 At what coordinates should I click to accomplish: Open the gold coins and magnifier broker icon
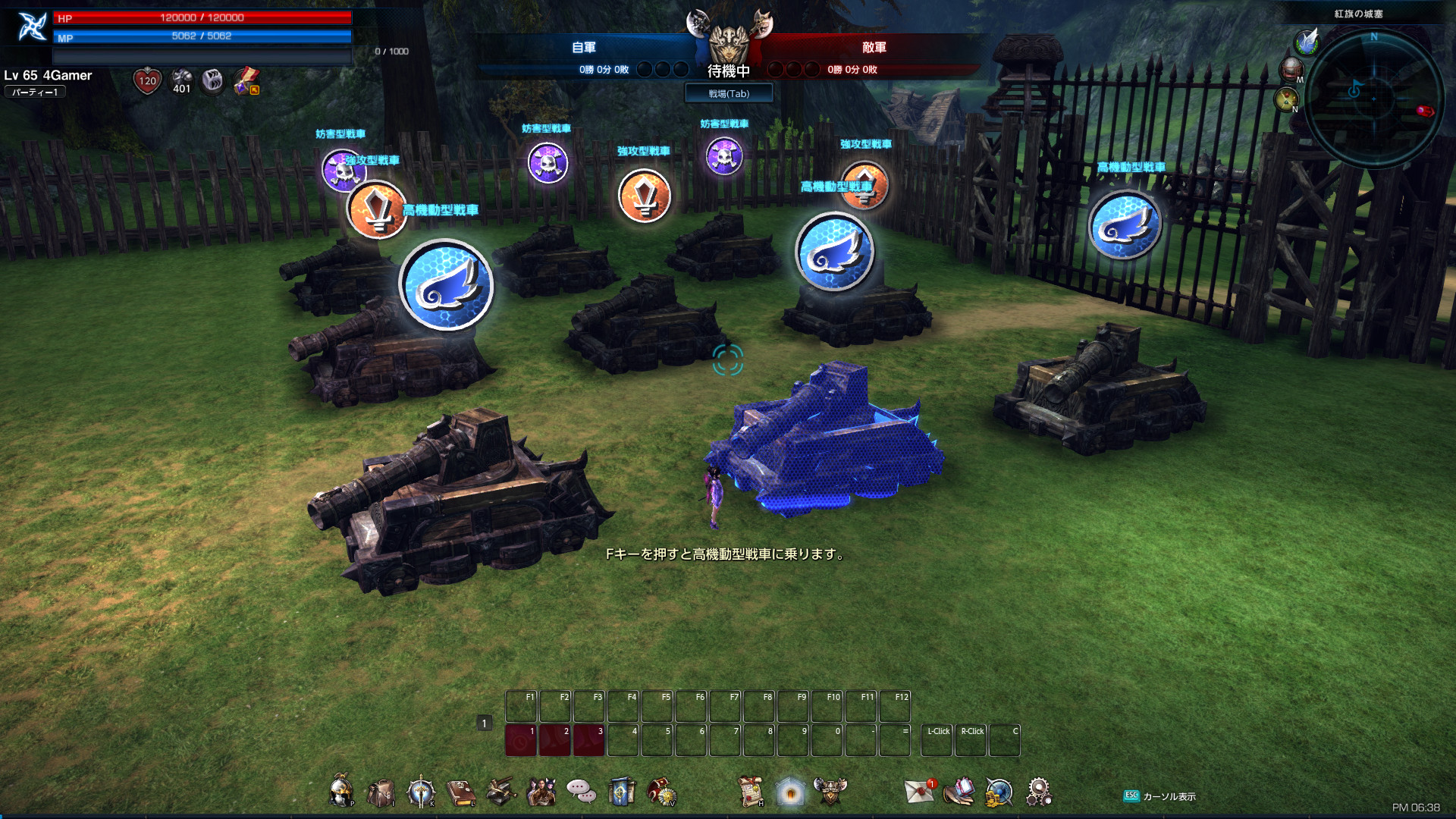click(x=999, y=792)
